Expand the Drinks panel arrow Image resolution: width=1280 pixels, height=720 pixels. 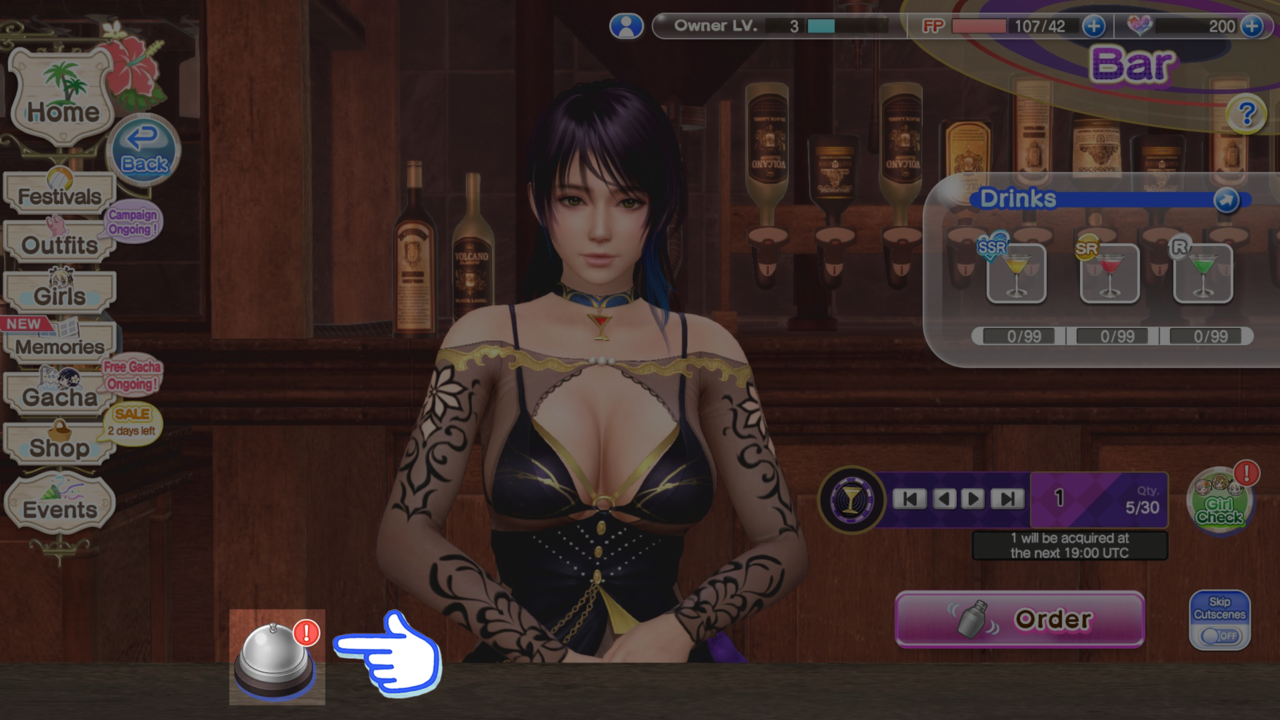click(x=1226, y=200)
